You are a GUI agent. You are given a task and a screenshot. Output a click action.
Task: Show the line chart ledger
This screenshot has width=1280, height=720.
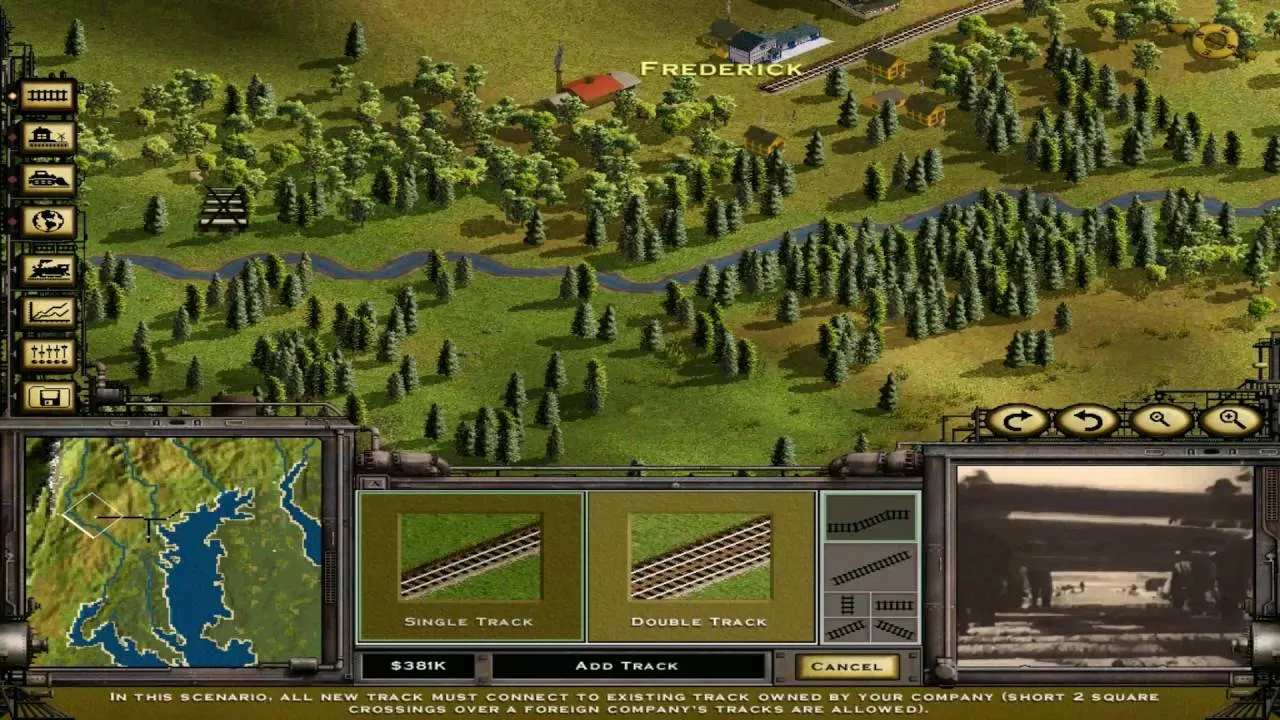coord(47,312)
